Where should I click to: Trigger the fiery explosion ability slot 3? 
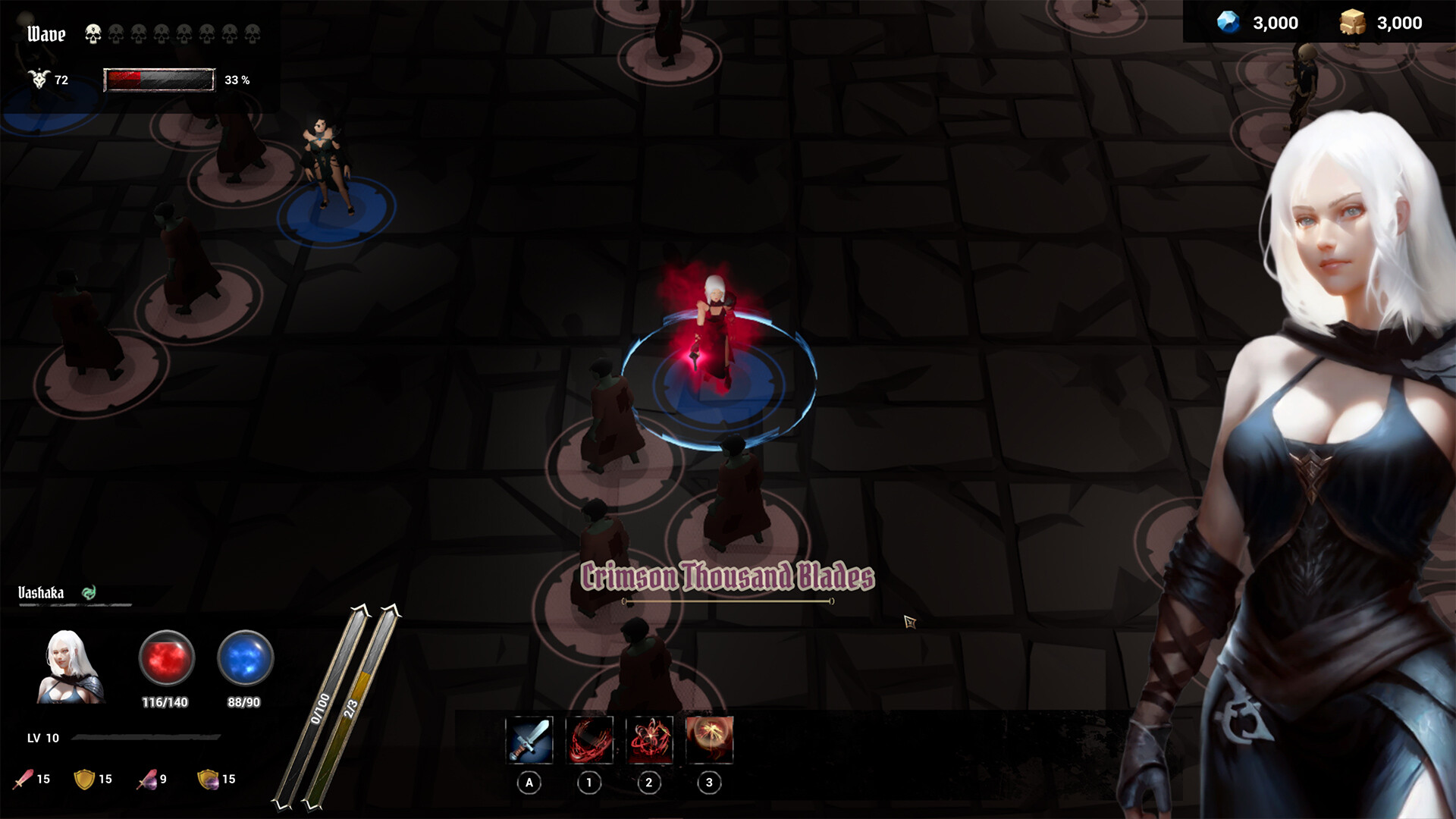point(709,741)
